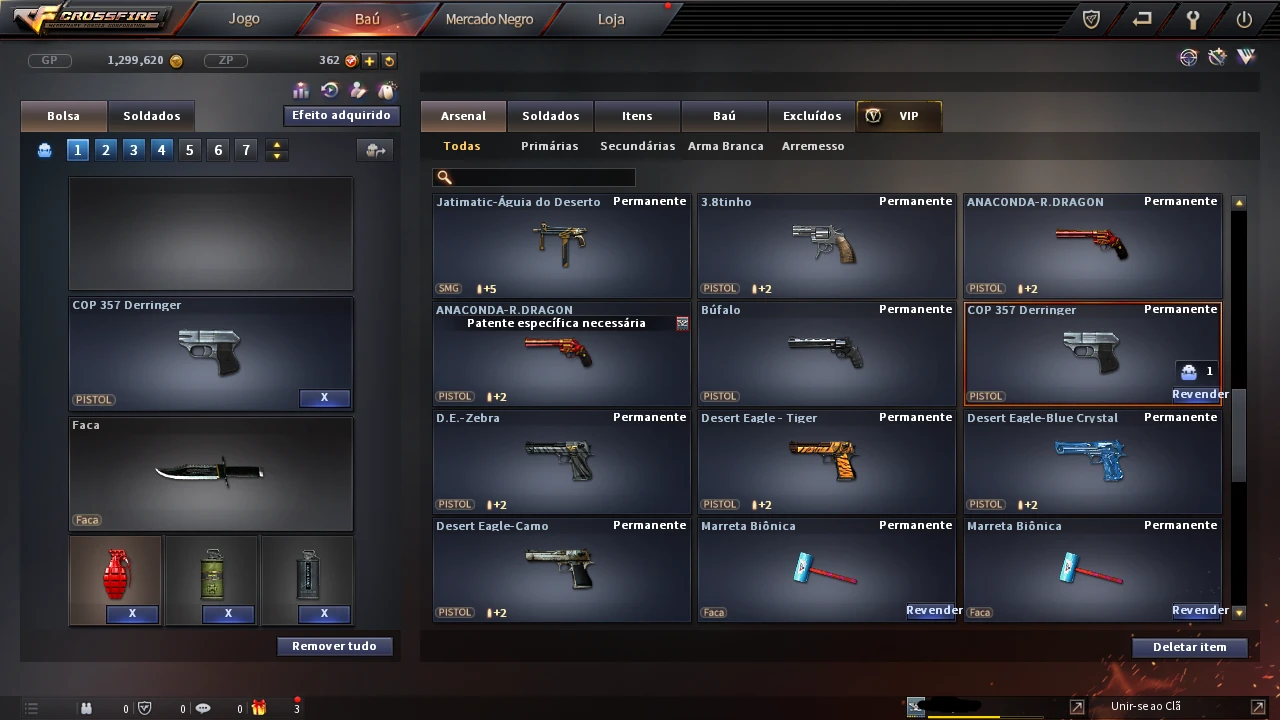Select the Jatimatic-Águia do Deserto SMG
This screenshot has height=720, width=1280.
pyautogui.click(x=561, y=246)
